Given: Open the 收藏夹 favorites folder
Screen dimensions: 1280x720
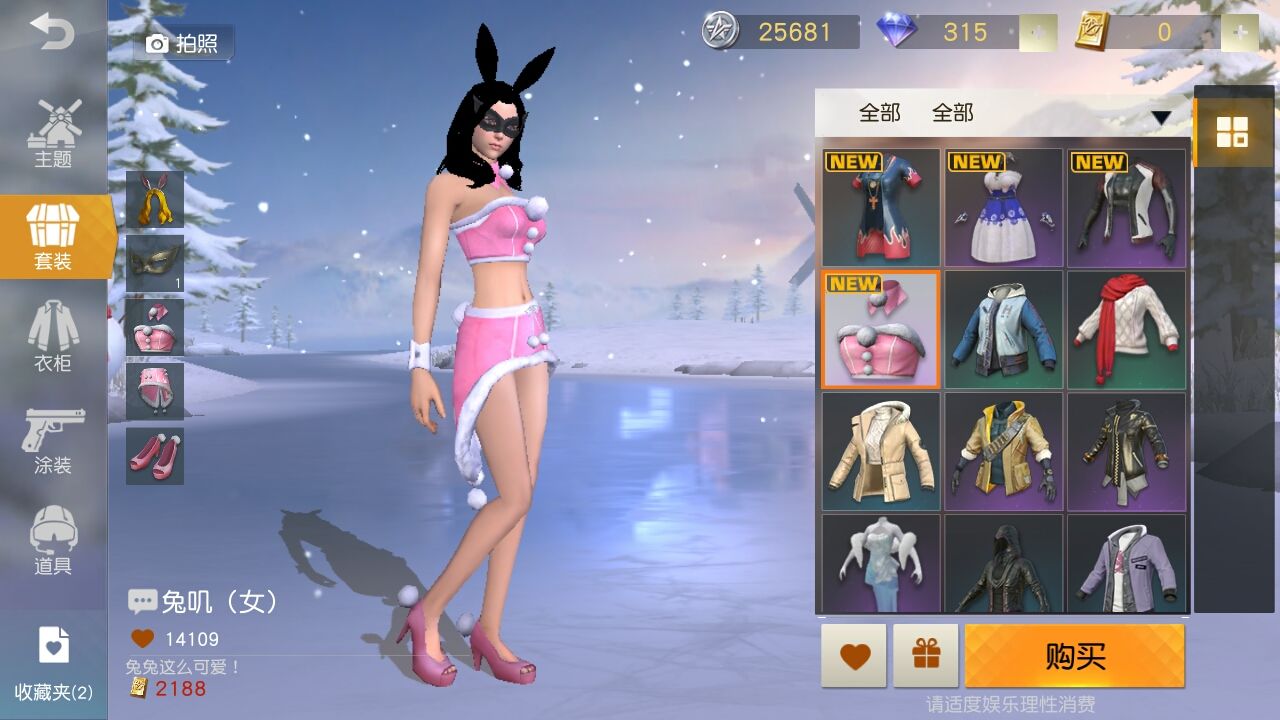Looking at the screenshot, I should pos(53,664).
